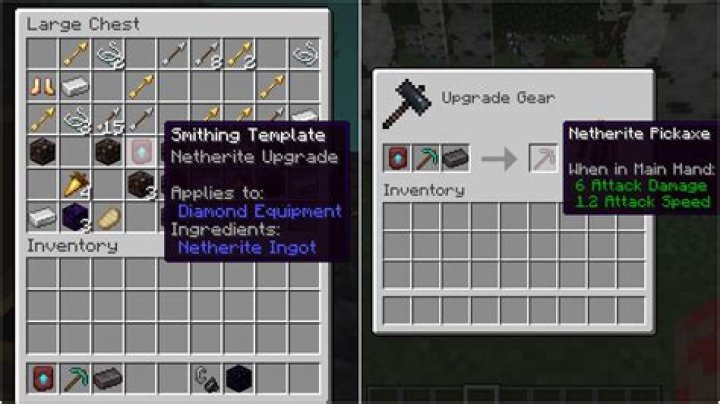Pick the diamond pickaxe in Upgrade Gear

click(x=428, y=157)
